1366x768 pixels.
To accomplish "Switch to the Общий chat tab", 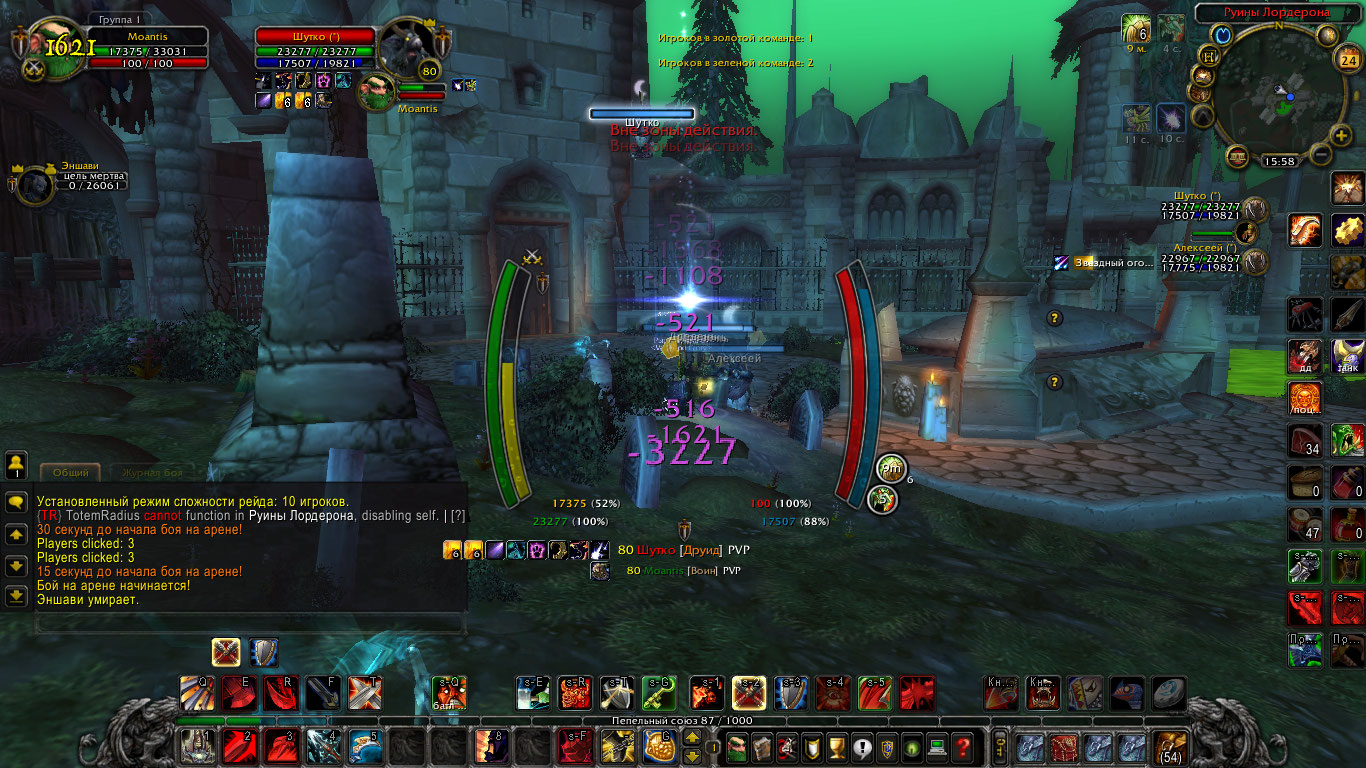I will coord(70,472).
